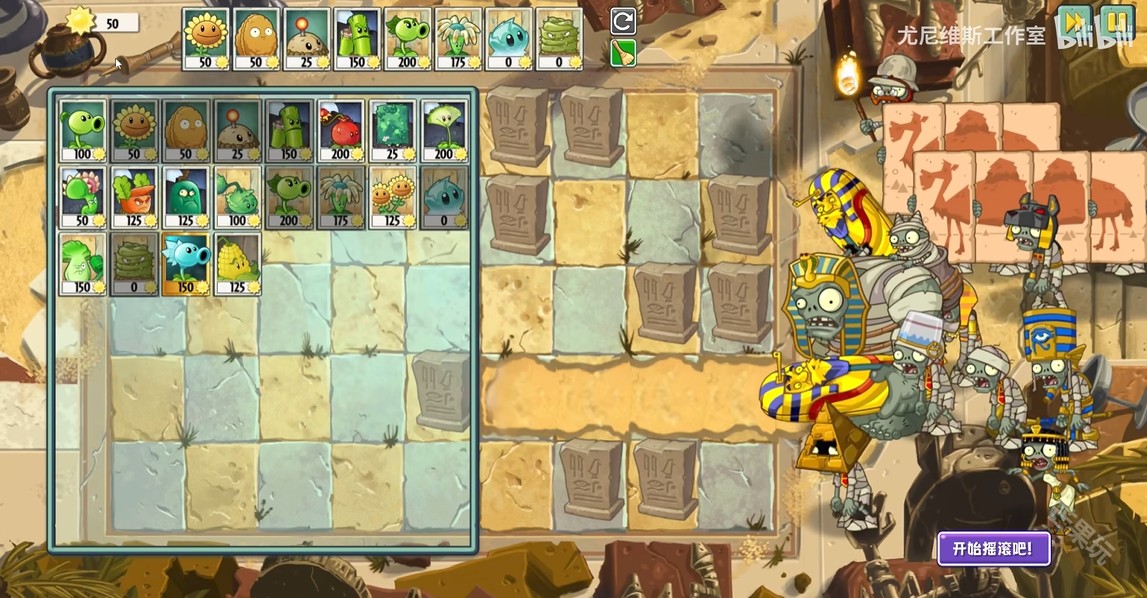This screenshot has width=1147, height=598.
Task: Remove the Wall-nut from the top seed bar
Action: tap(257, 39)
